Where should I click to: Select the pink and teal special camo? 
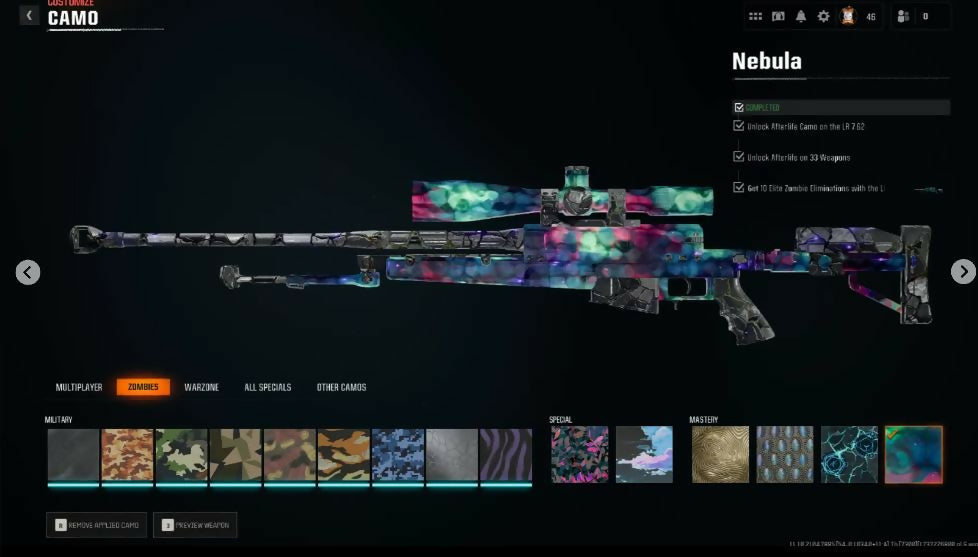tap(579, 455)
